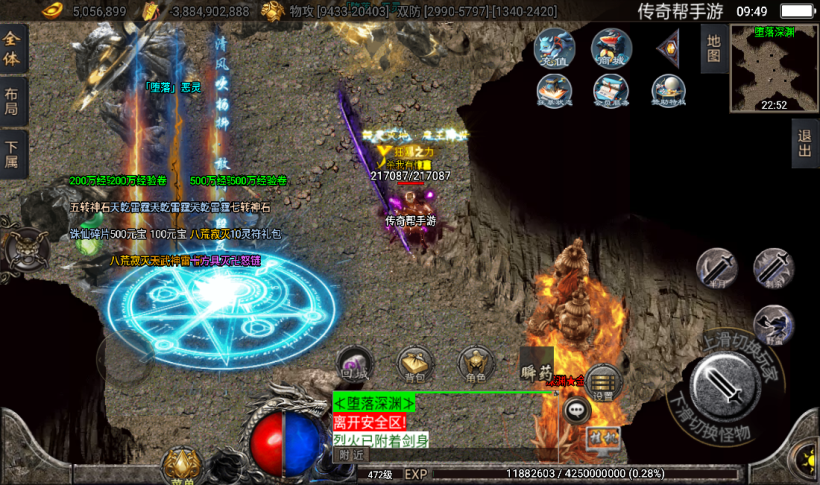Select the 下属 tab
820x485 pixels.
point(12,154)
